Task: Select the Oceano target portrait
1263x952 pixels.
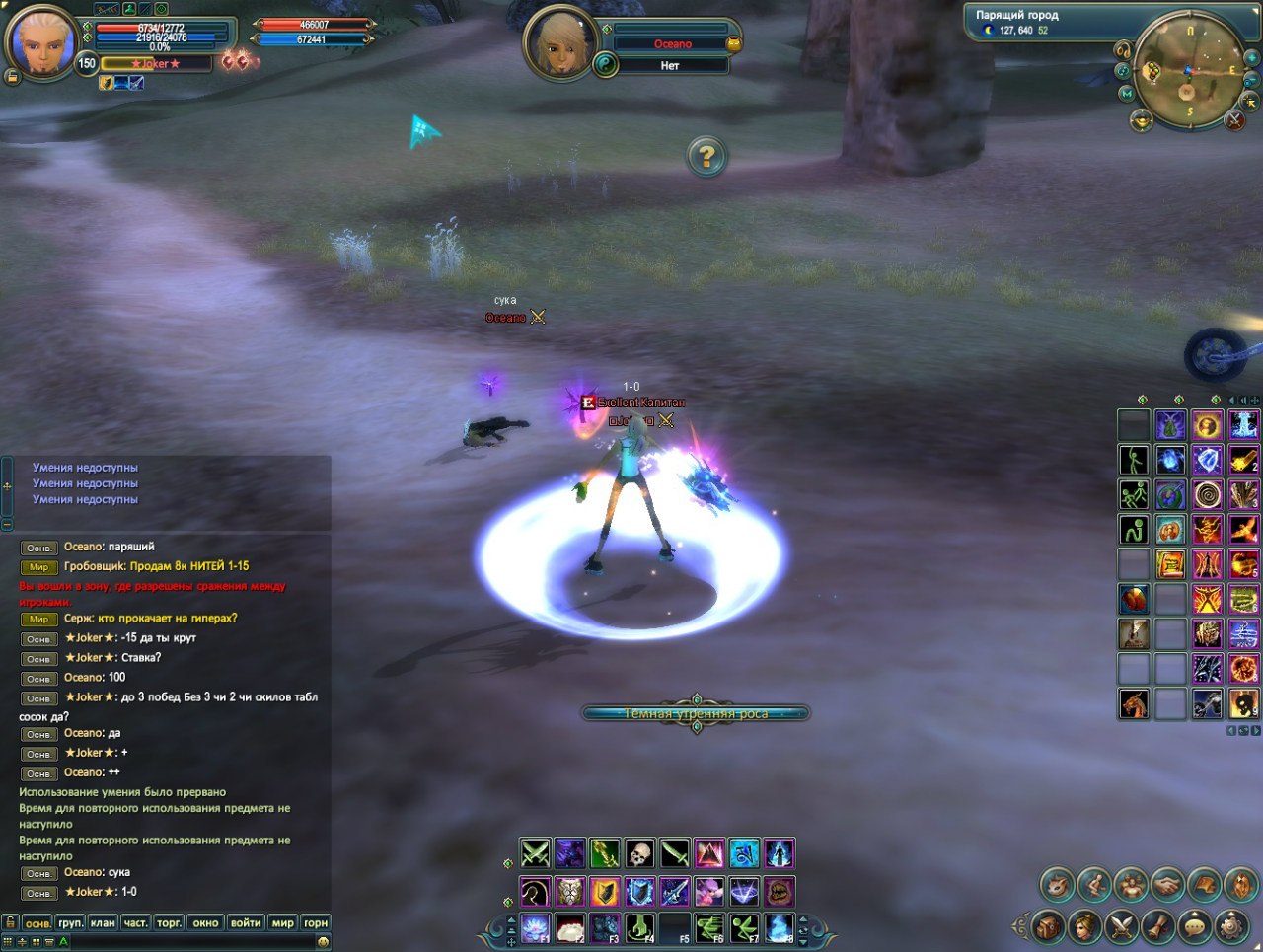Action: (559, 42)
